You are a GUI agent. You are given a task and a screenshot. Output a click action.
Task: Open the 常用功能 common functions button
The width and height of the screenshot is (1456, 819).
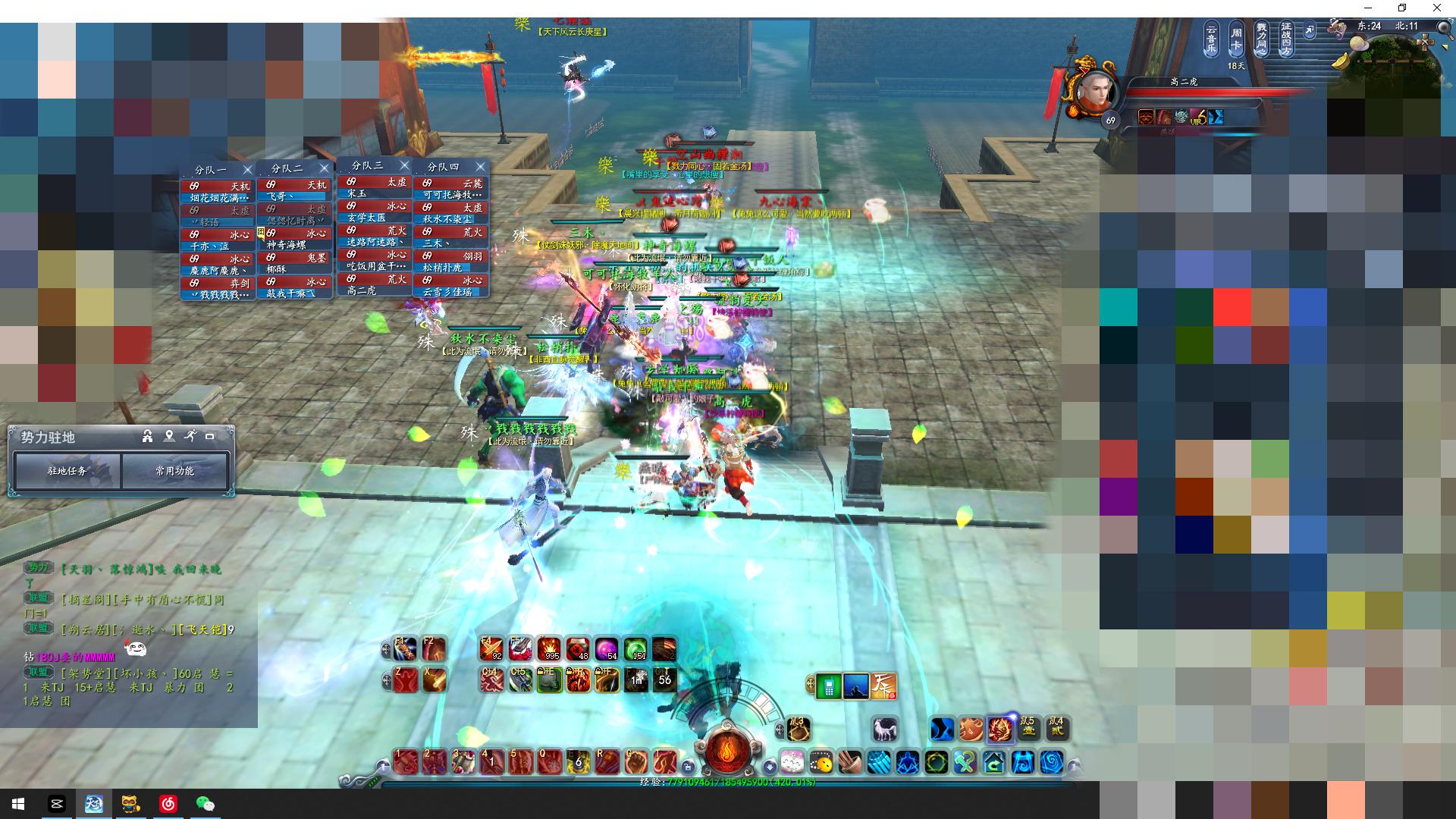(x=174, y=471)
